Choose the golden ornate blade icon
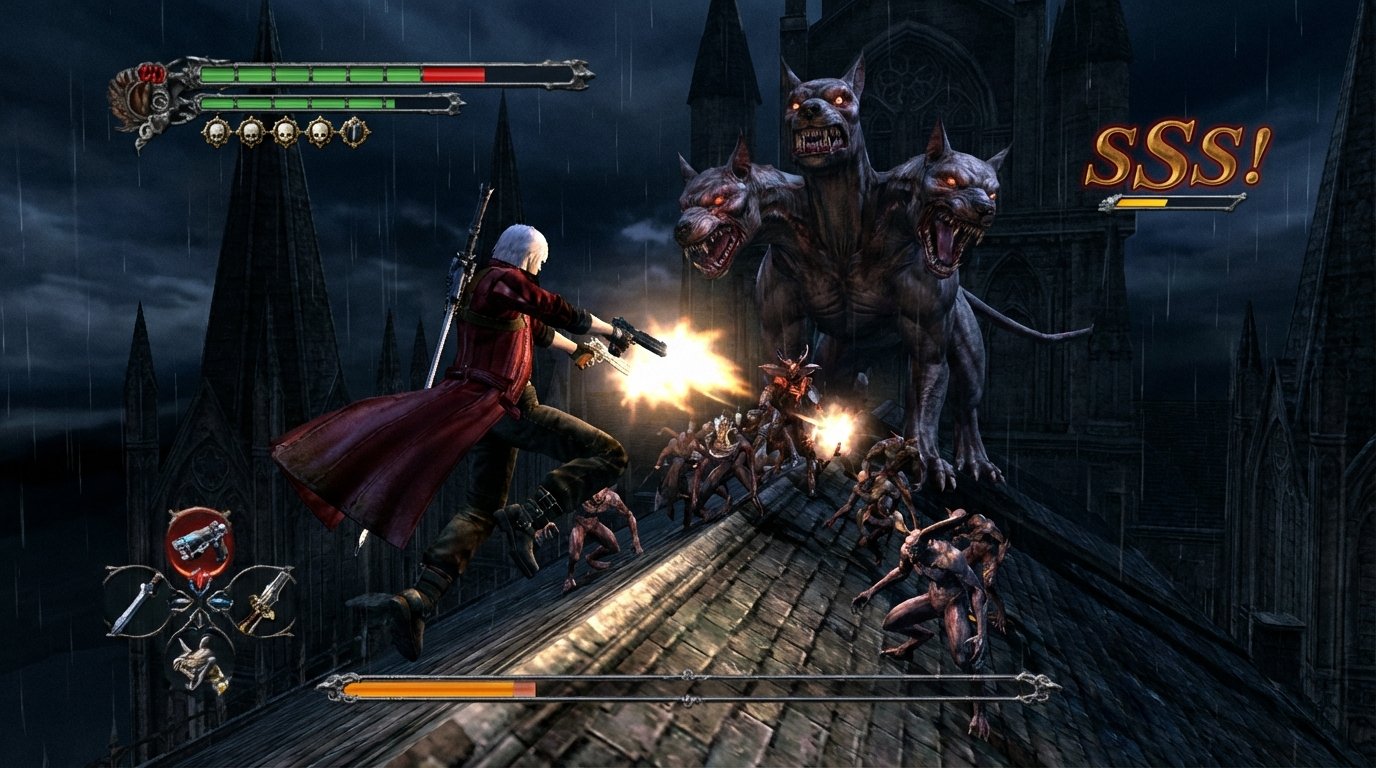This screenshot has height=768, width=1376. point(263,600)
